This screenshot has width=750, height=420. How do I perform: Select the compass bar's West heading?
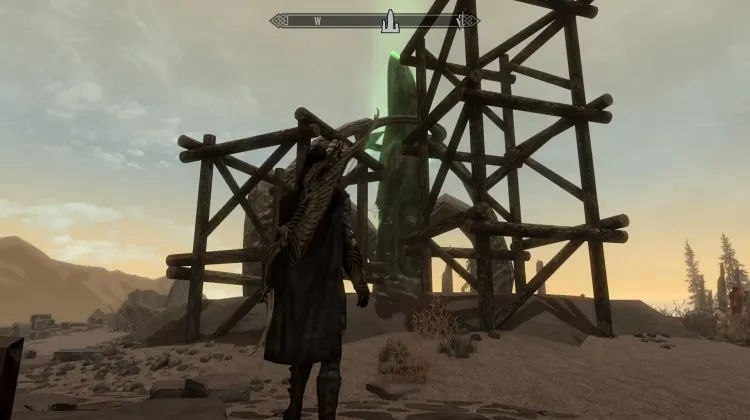(317, 20)
